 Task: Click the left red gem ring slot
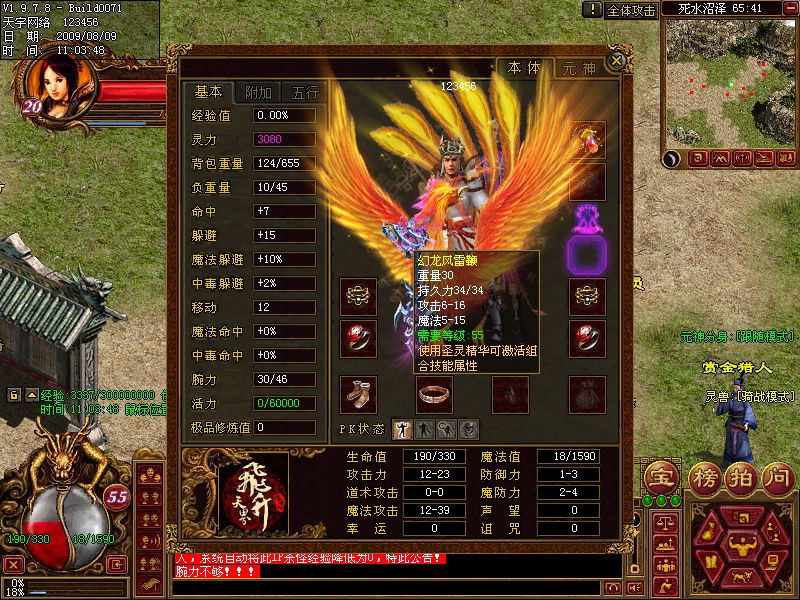tap(358, 339)
